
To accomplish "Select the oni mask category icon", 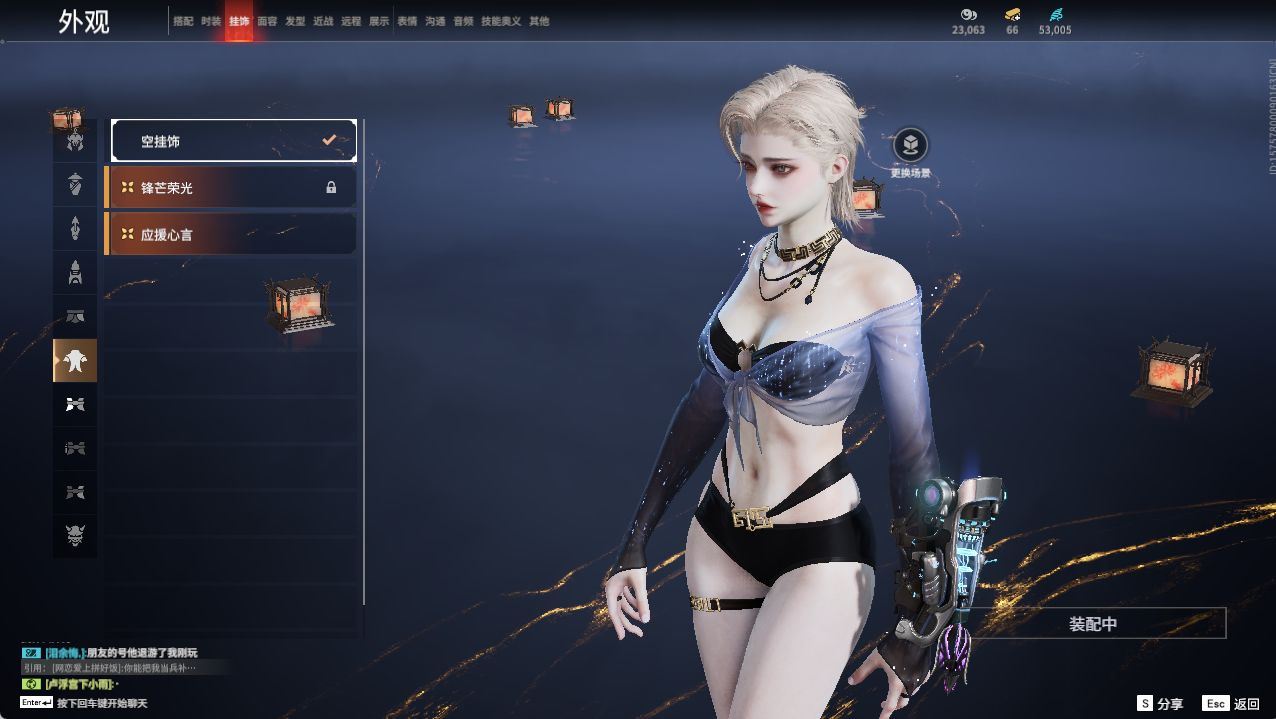I will click(75, 537).
